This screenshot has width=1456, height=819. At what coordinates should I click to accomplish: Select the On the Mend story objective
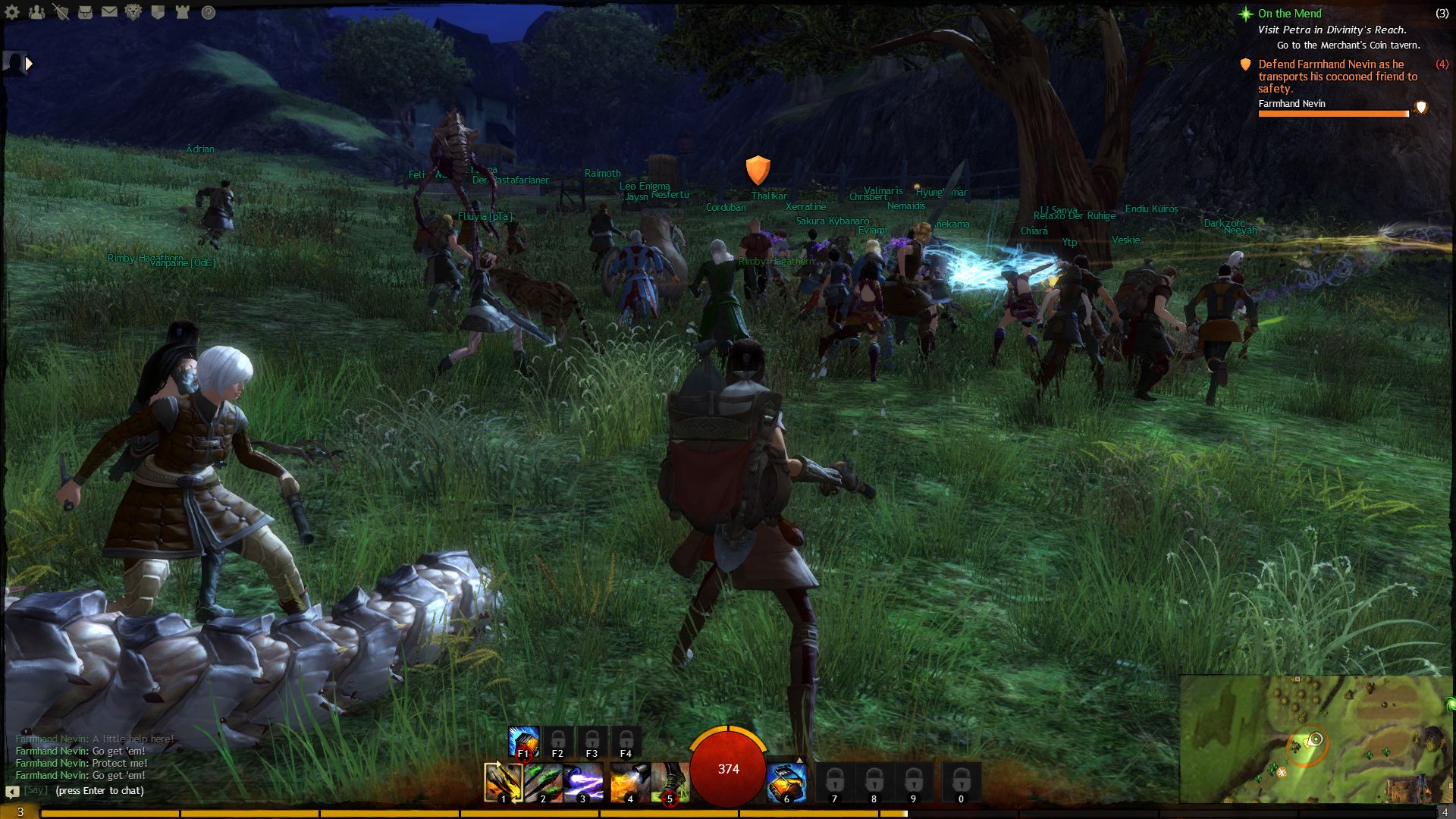[1289, 14]
